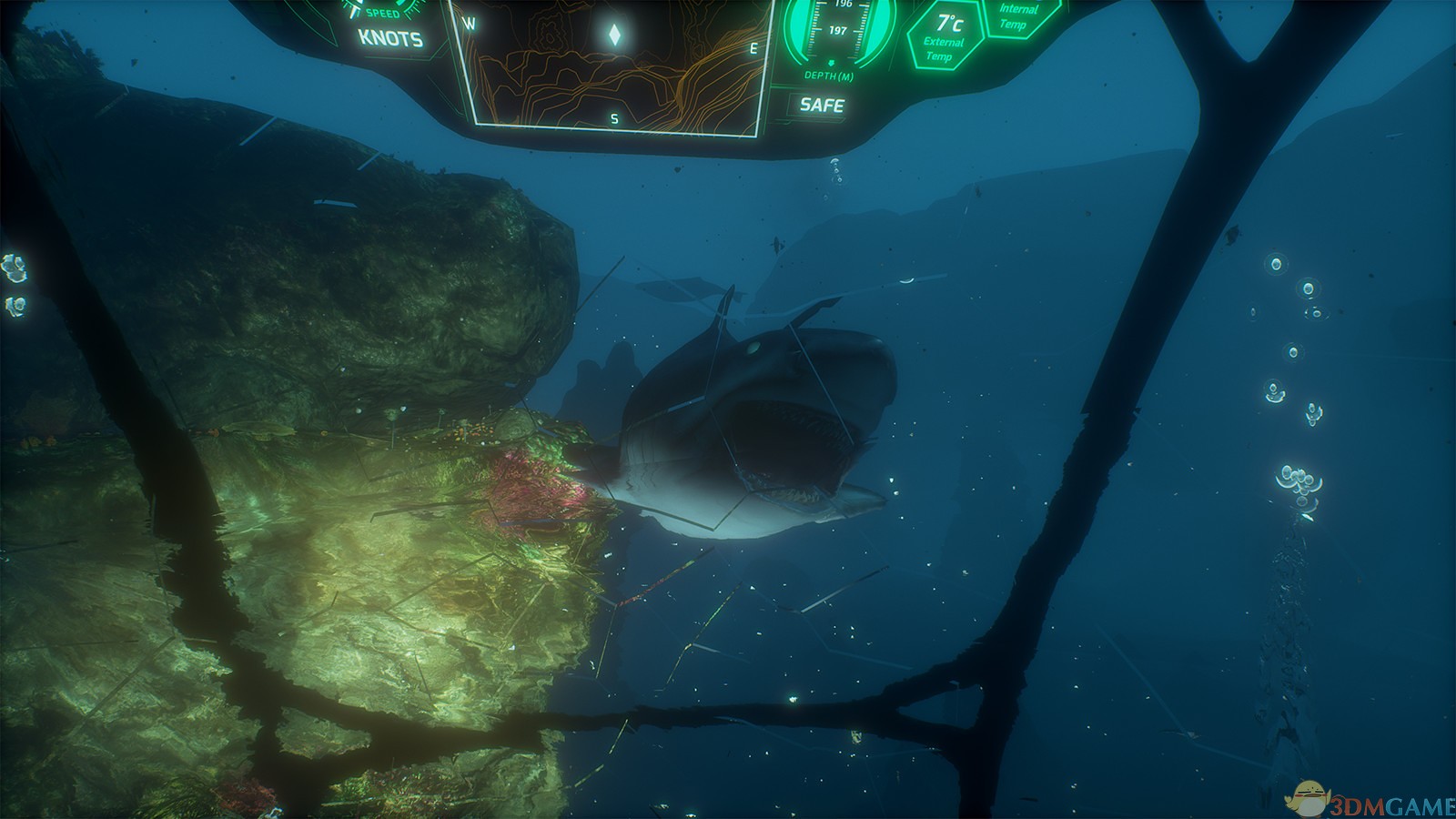The image size is (1456, 819).
Task: Select the diamond position marker on the minimap
Action: coord(614,35)
